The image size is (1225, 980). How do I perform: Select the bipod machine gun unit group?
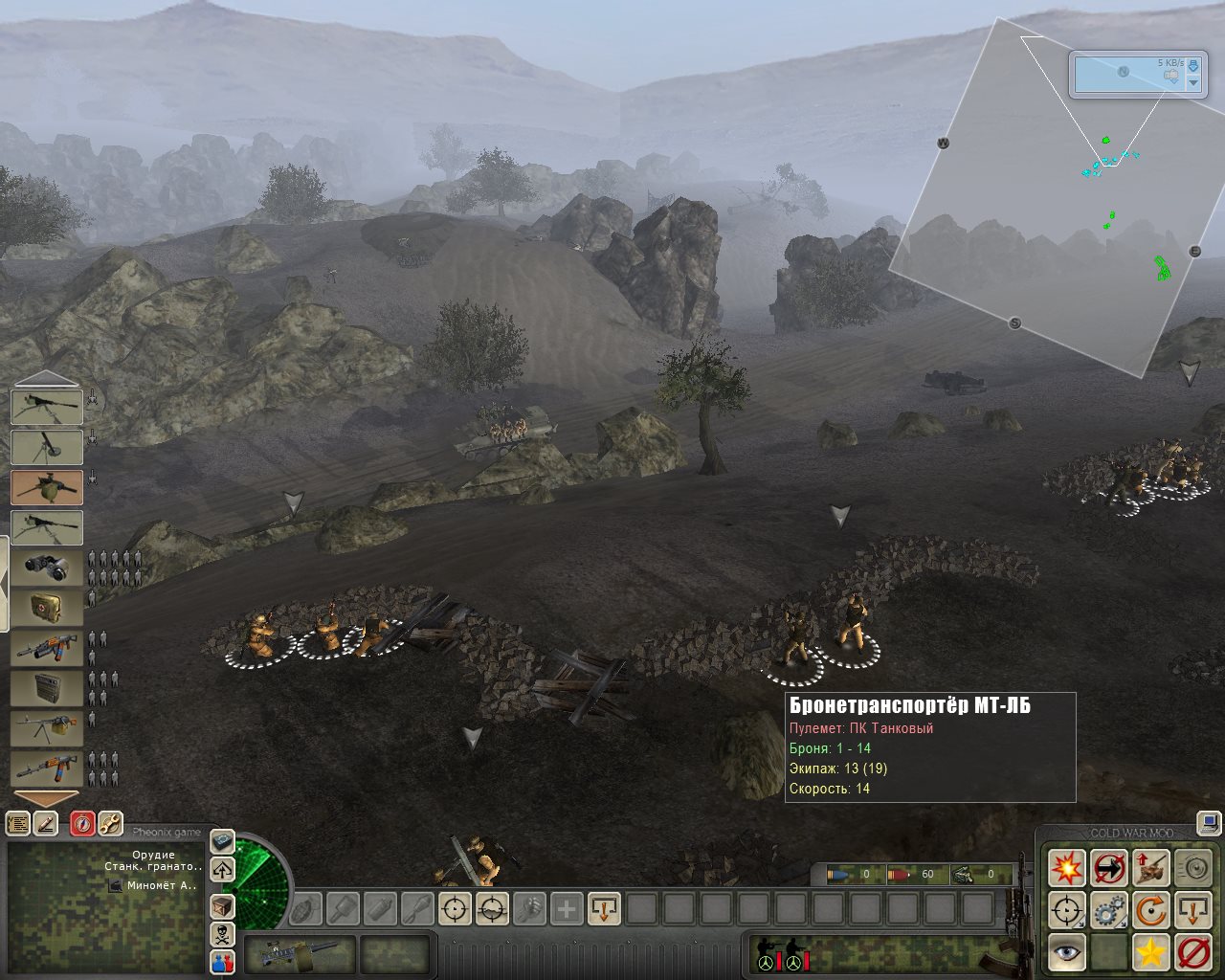(x=46, y=728)
